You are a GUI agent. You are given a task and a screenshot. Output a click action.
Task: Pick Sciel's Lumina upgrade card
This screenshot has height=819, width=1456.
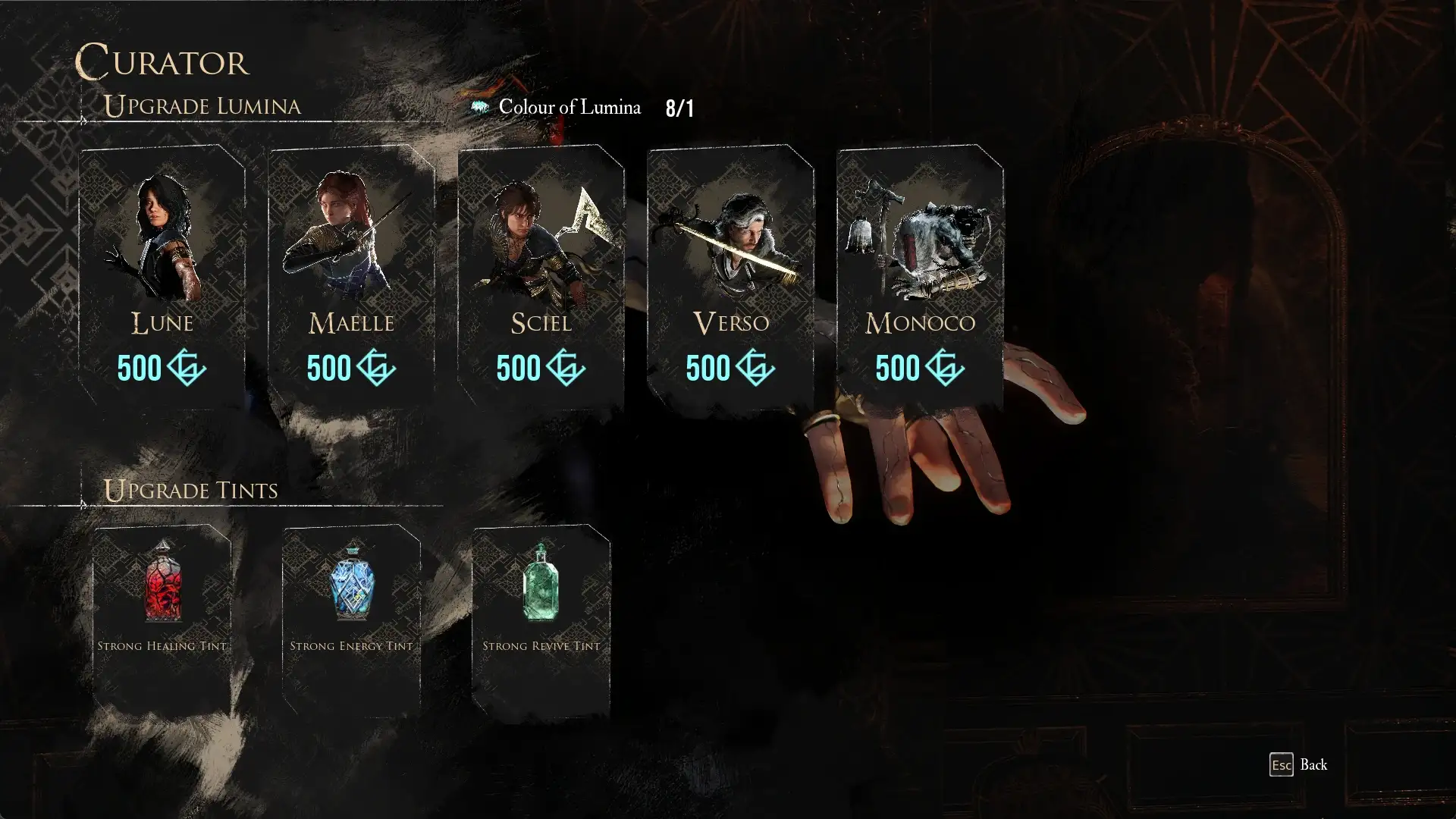tap(541, 277)
